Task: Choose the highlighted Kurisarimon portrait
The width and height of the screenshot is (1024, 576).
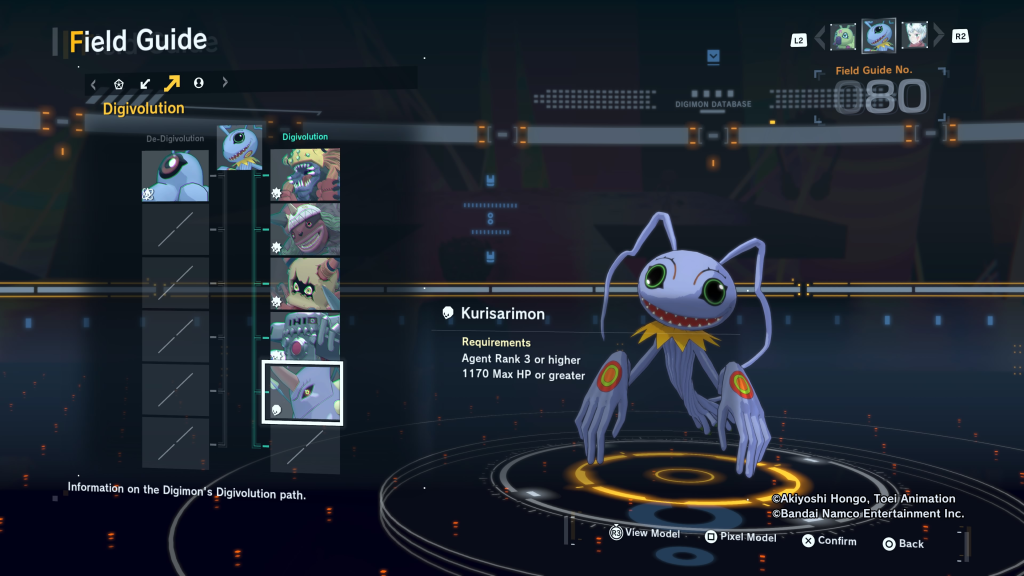Action: (x=302, y=393)
